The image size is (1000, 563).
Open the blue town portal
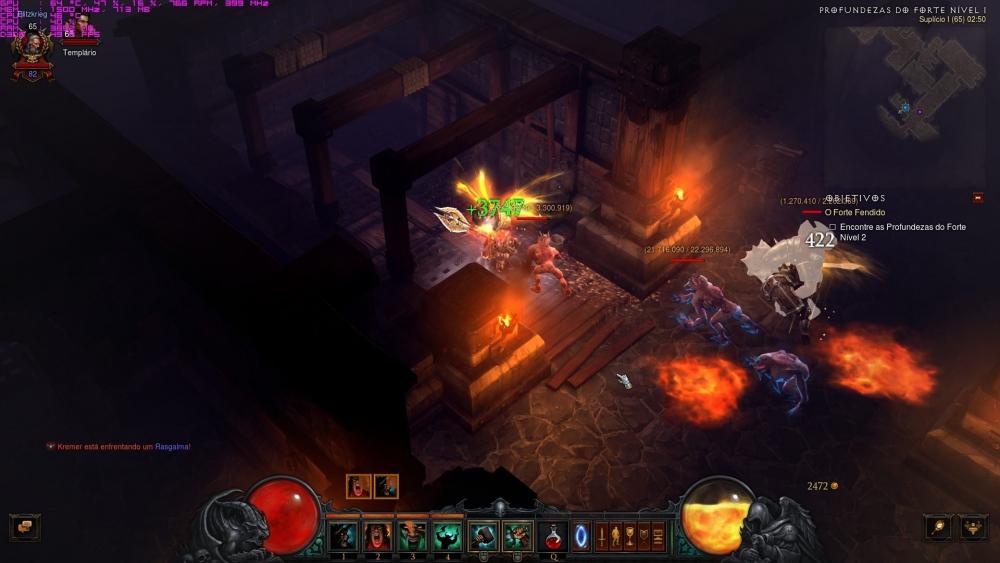coord(581,537)
